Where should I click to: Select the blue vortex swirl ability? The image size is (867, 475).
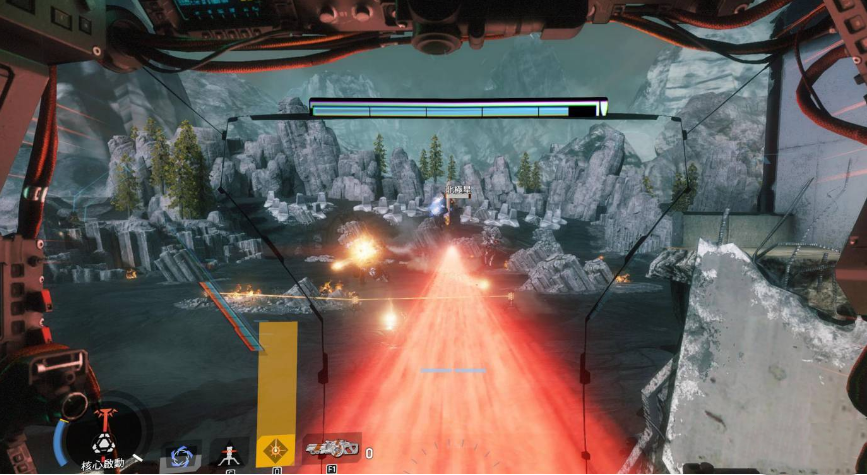pos(181,455)
